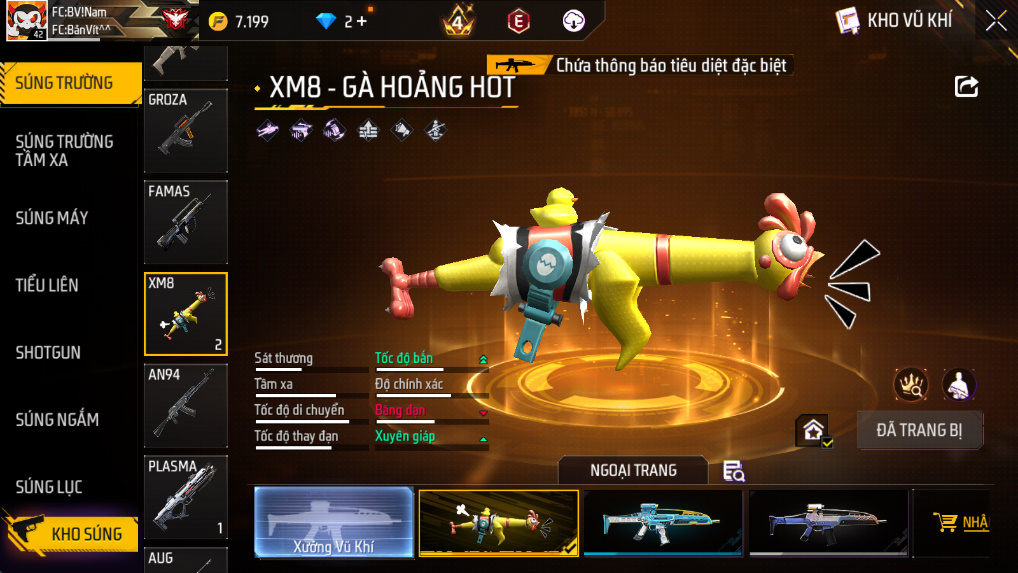Select the GROZA weapon tile
This screenshot has height=573, width=1018.
coord(186,130)
